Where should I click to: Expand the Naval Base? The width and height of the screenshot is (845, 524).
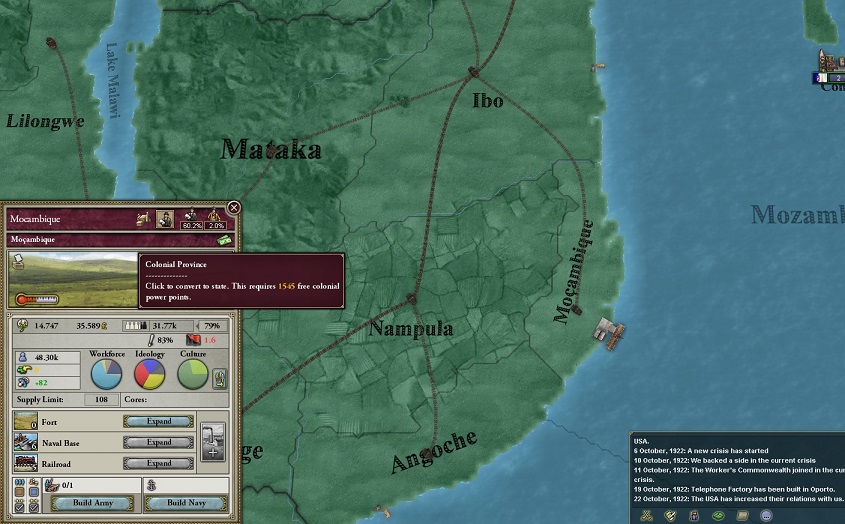tap(159, 442)
